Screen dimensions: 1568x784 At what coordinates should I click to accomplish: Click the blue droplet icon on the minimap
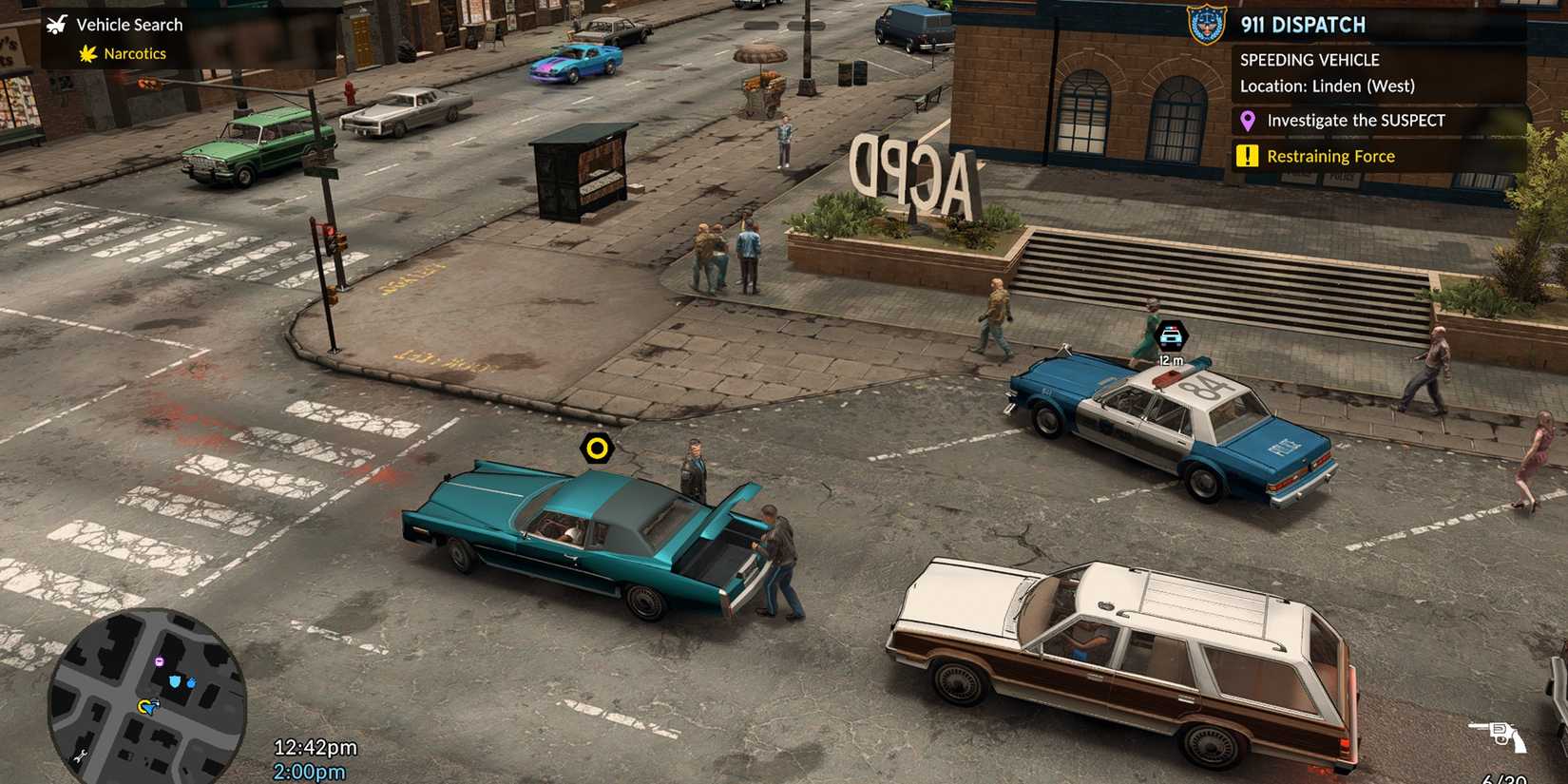pos(191,682)
